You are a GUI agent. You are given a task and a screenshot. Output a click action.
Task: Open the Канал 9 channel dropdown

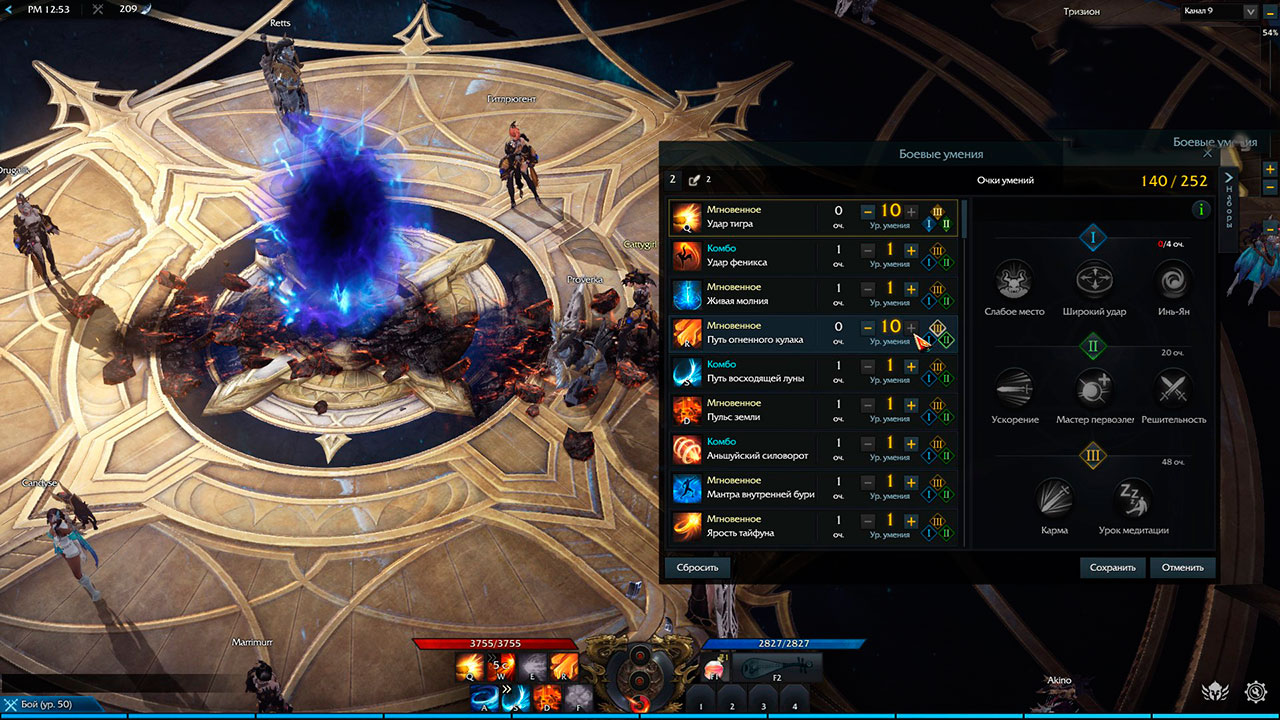point(1250,12)
